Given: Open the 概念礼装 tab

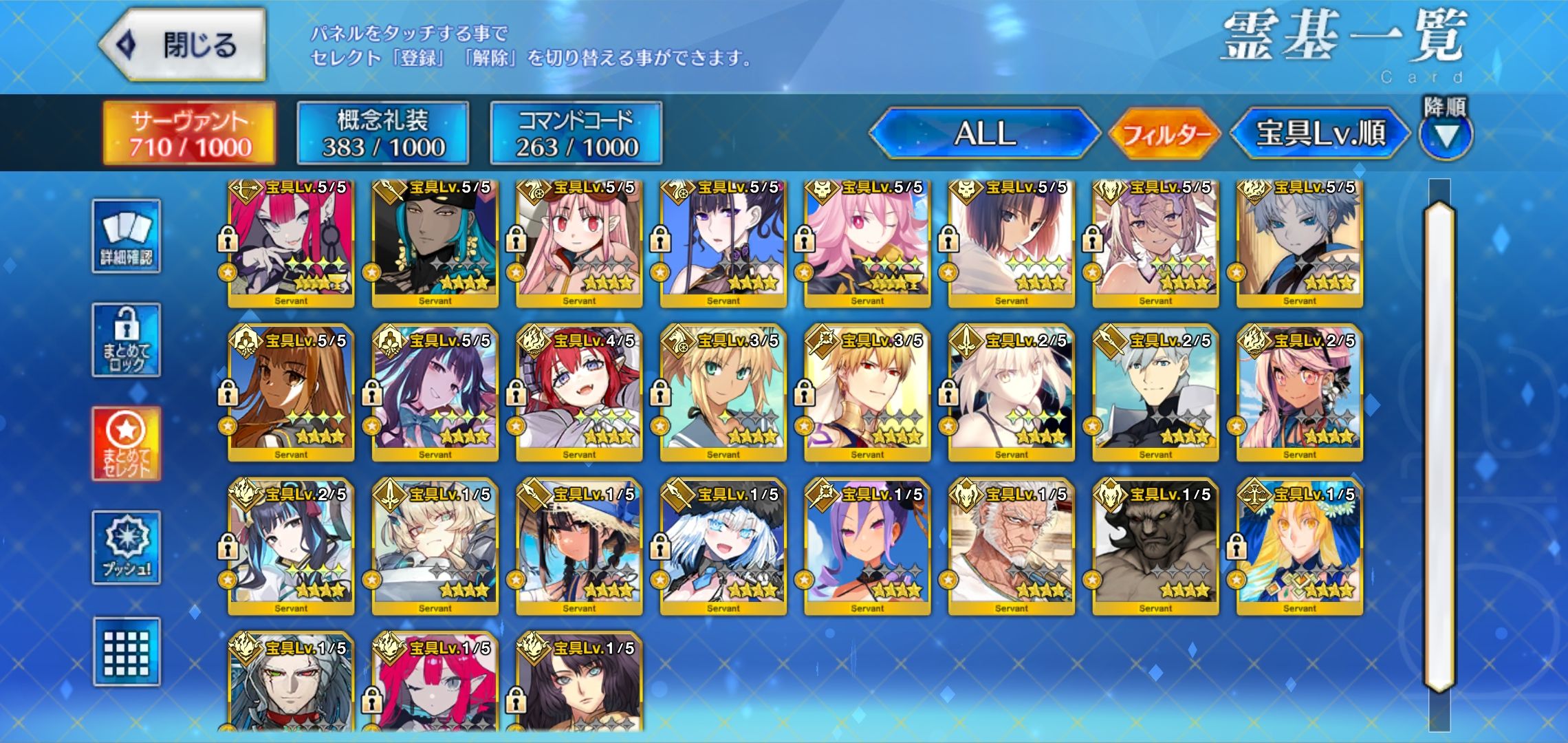Looking at the screenshot, I should (x=383, y=133).
